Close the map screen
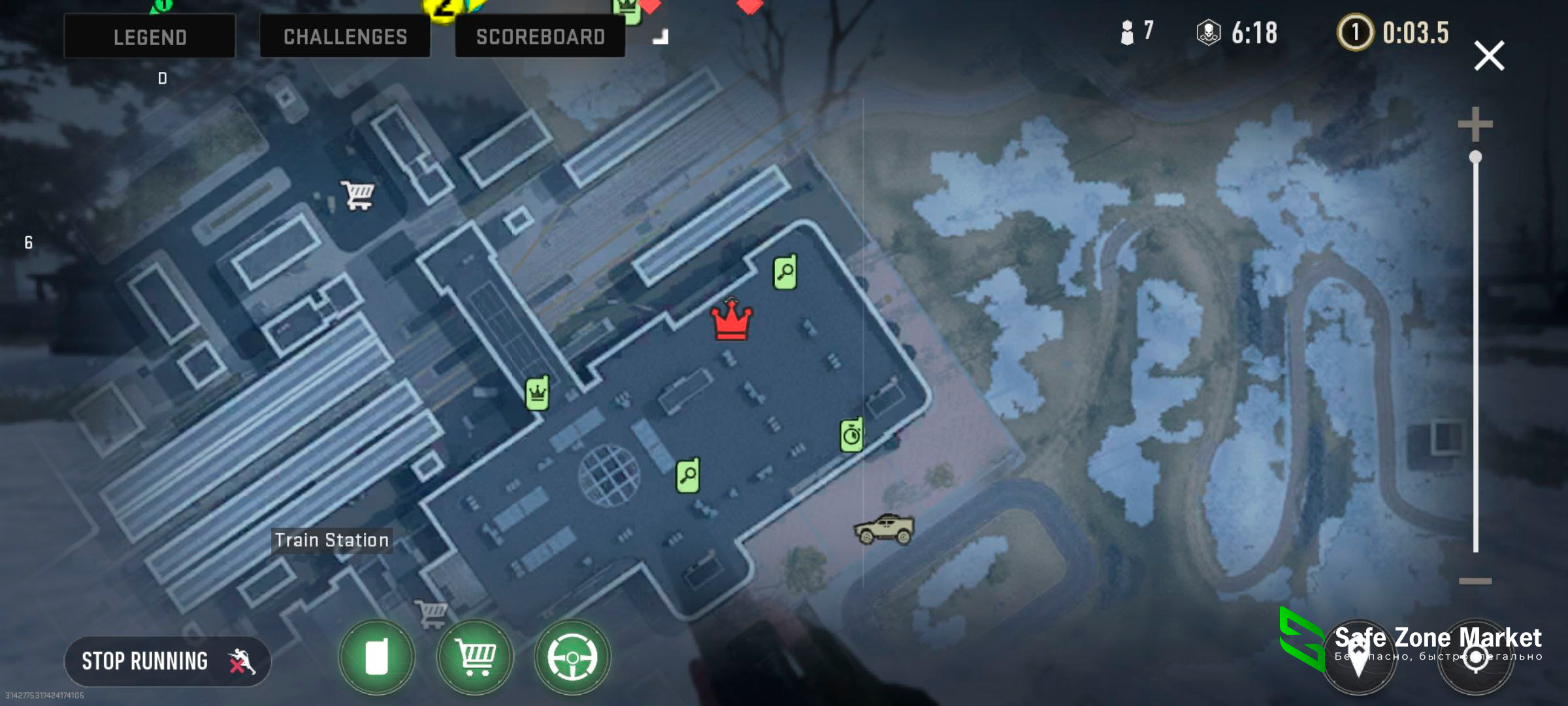The width and height of the screenshot is (1568, 706). click(x=1489, y=56)
